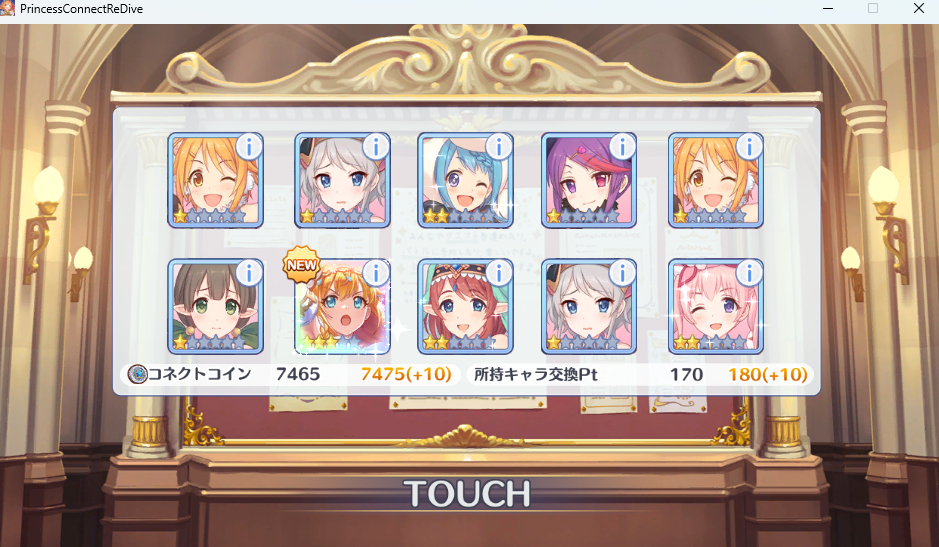View info on the red-haired elf card

point(498,273)
